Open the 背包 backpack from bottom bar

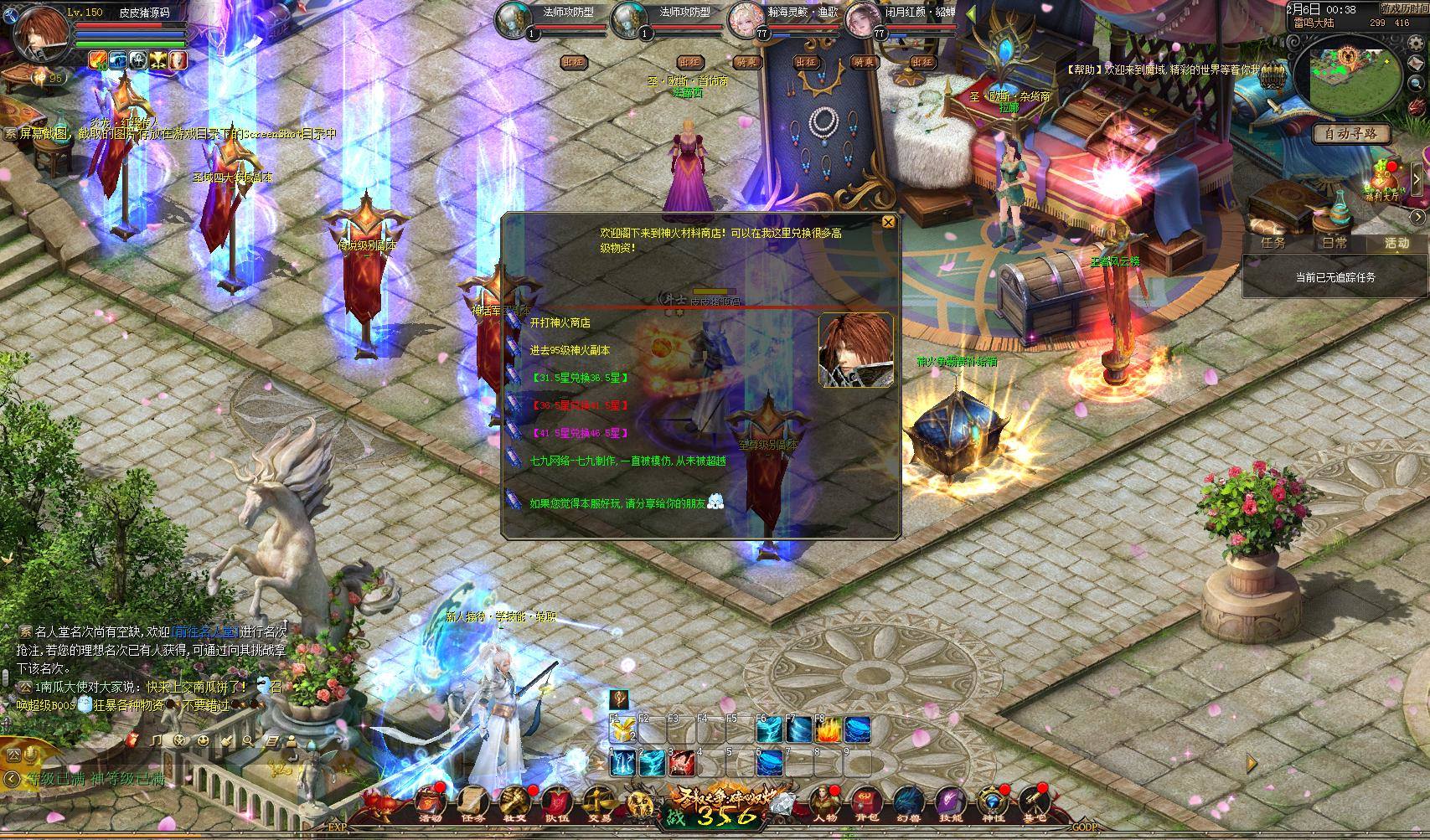(x=865, y=806)
